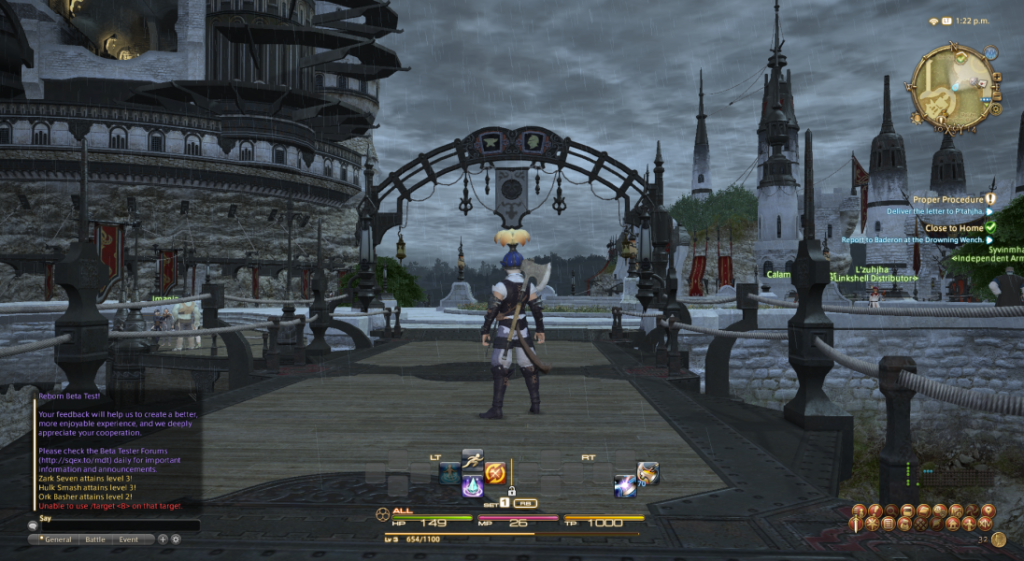This screenshot has height=561, width=1024.
Task: Add a new chat tab with plus button
Action: coord(162,539)
